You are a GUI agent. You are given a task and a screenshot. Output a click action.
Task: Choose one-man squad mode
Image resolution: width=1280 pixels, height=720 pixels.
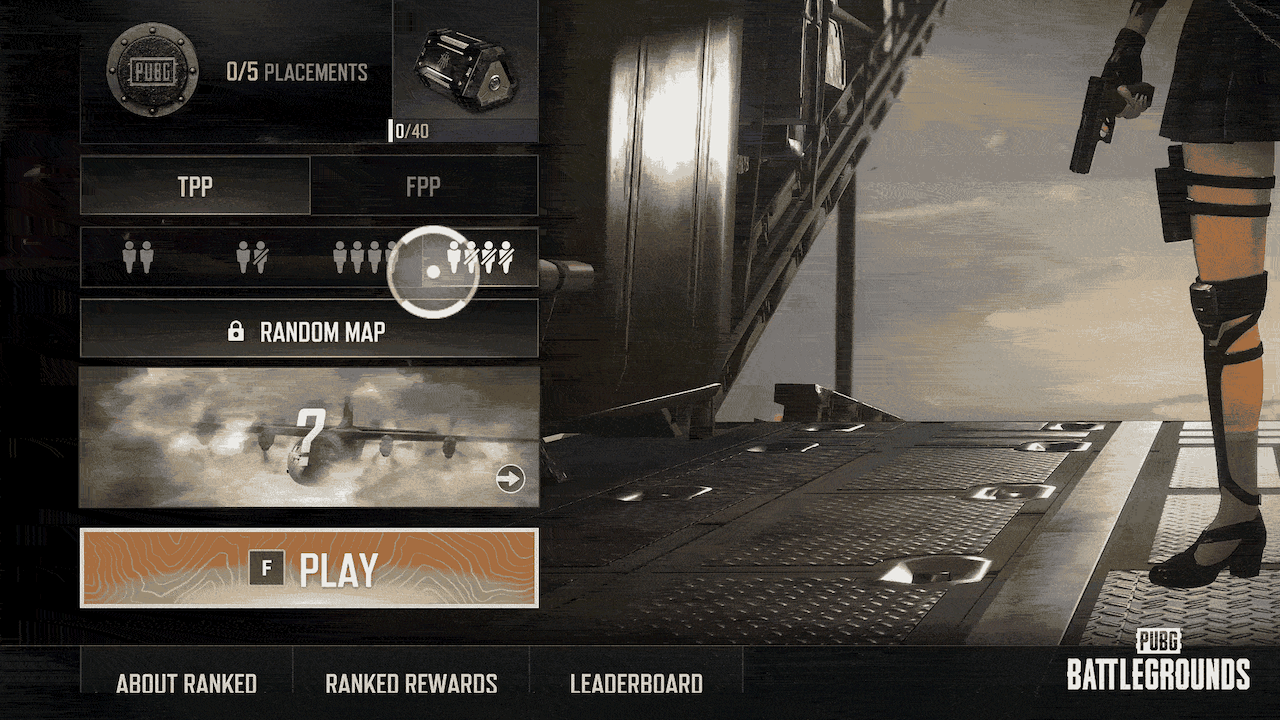481,257
